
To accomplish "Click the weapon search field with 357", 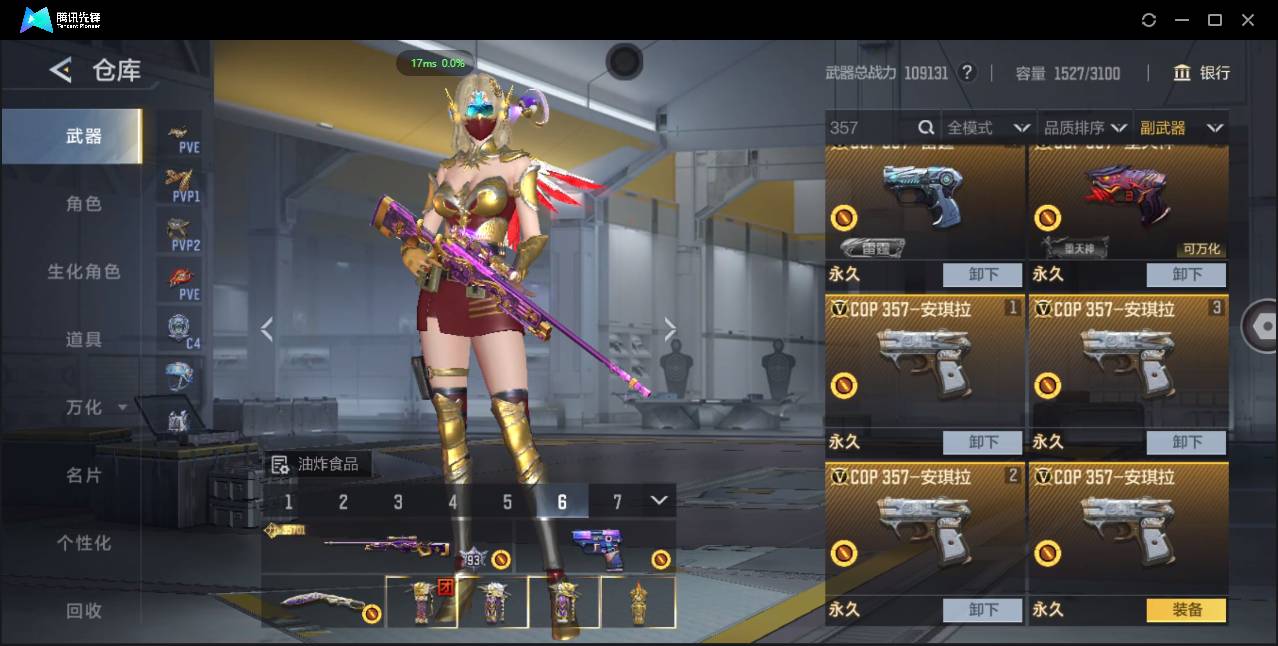I will click(870, 128).
